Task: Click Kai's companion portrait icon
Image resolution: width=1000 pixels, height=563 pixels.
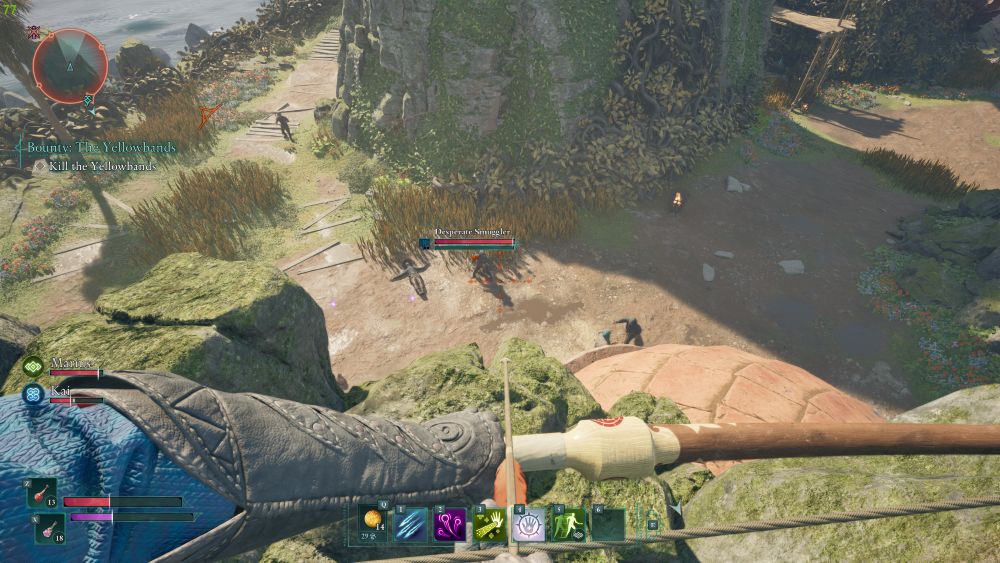Action: click(x=34, y=394)
